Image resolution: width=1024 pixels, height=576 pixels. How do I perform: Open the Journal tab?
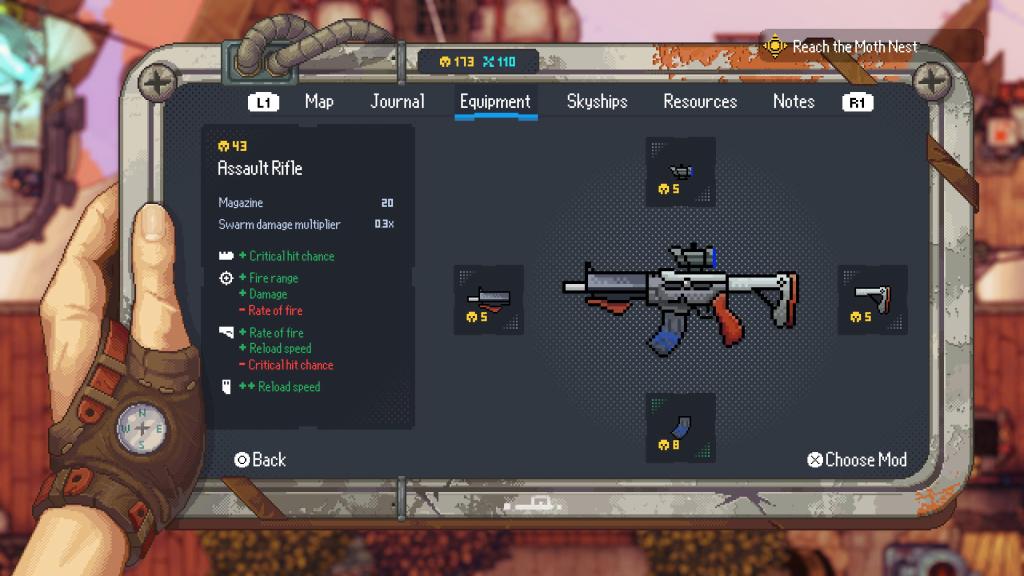[397, 101]
